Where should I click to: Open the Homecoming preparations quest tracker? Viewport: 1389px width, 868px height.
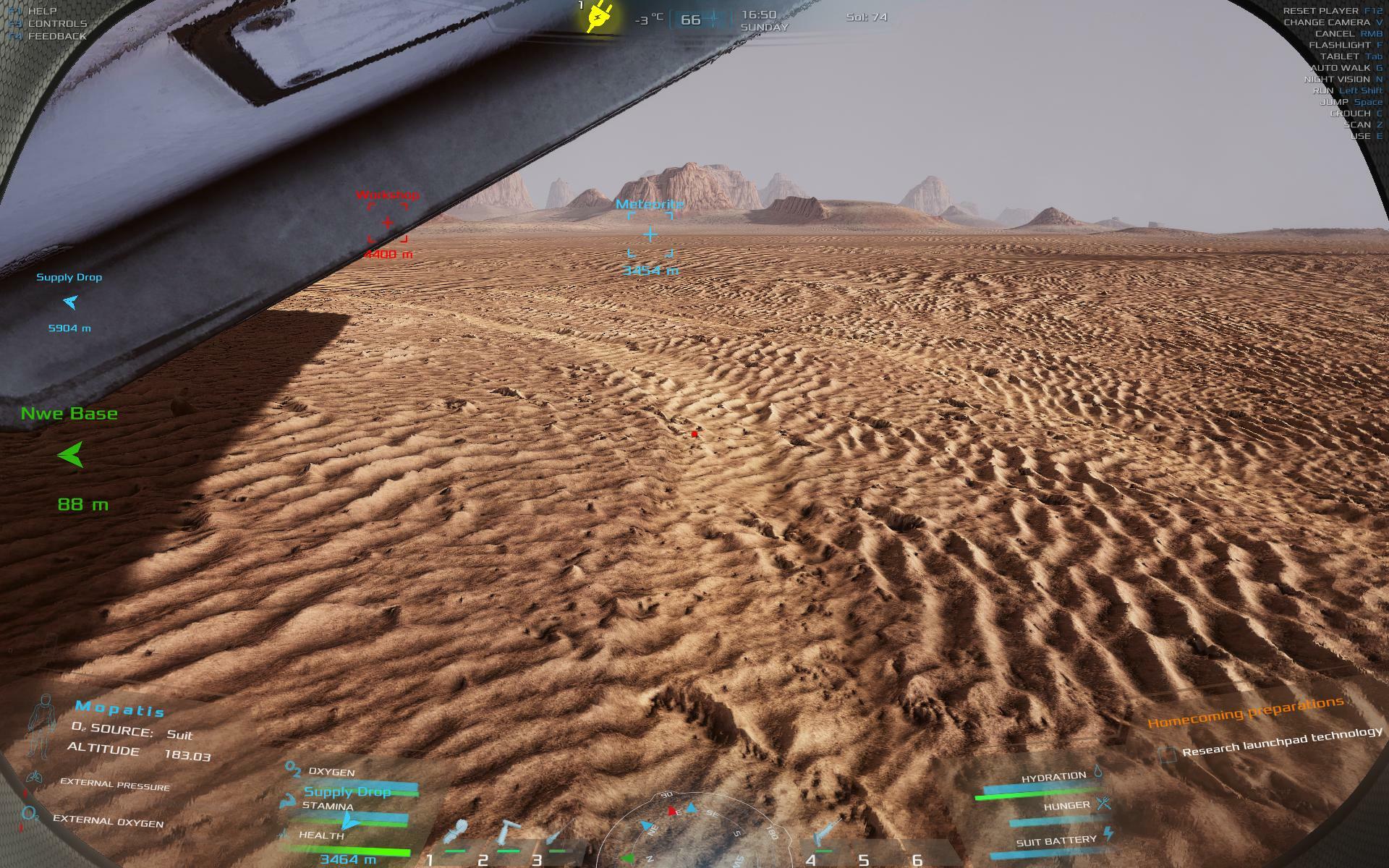coord(1245,712)
